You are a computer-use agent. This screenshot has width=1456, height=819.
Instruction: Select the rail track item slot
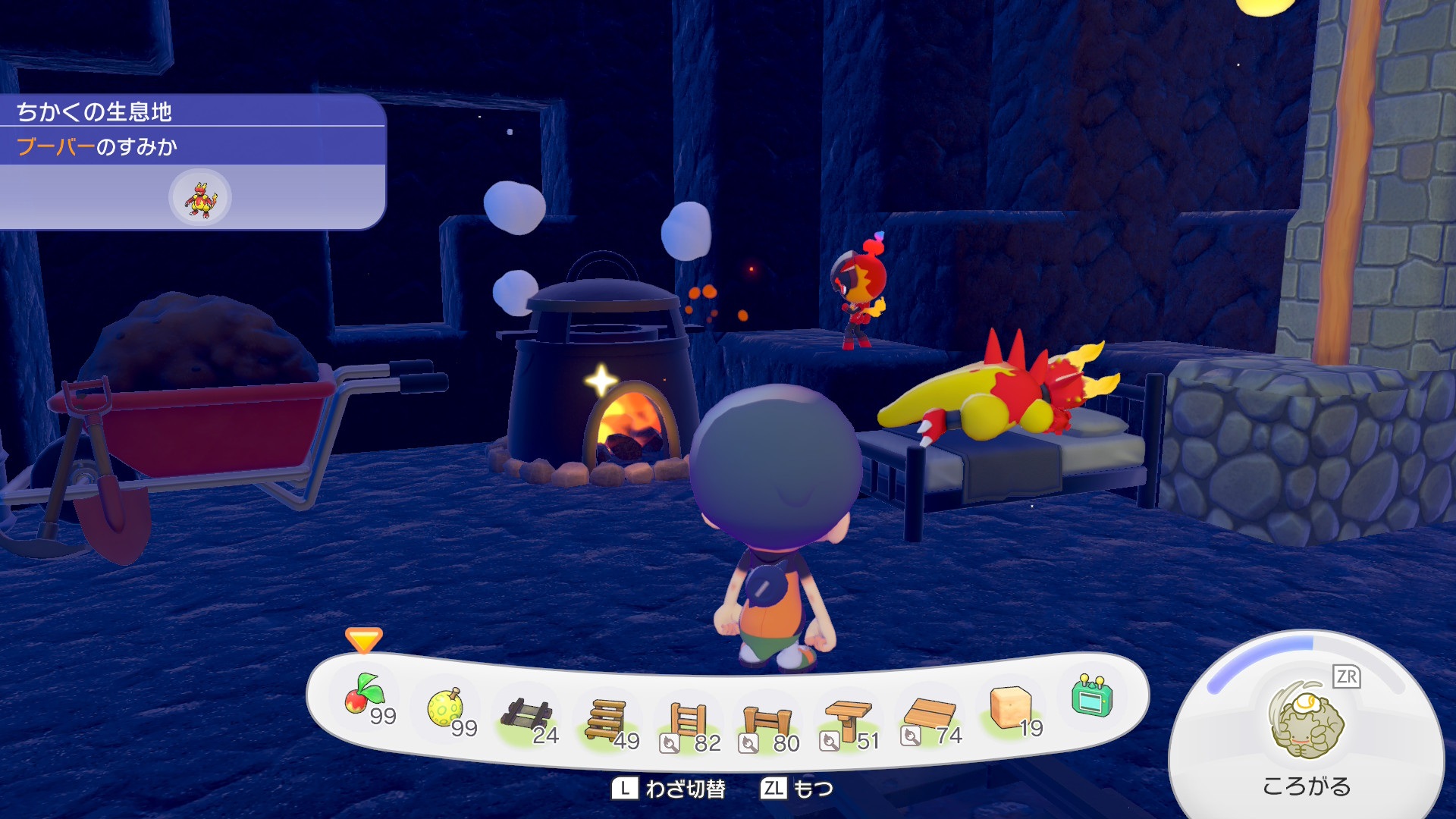click(x=528, y=716)
